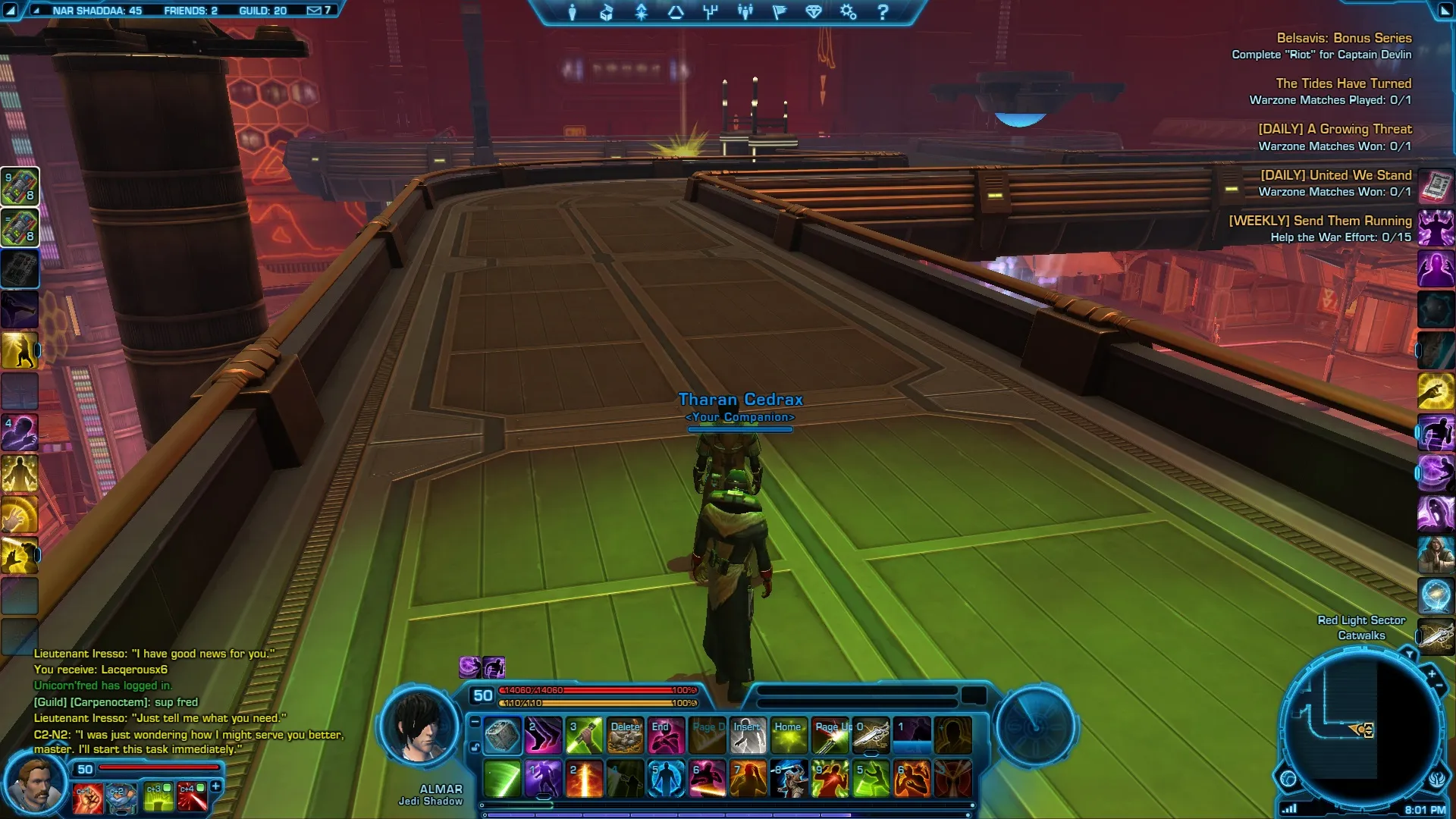Activate the ability bound to Home
1456x819 pixels.
tap(789, 736)
